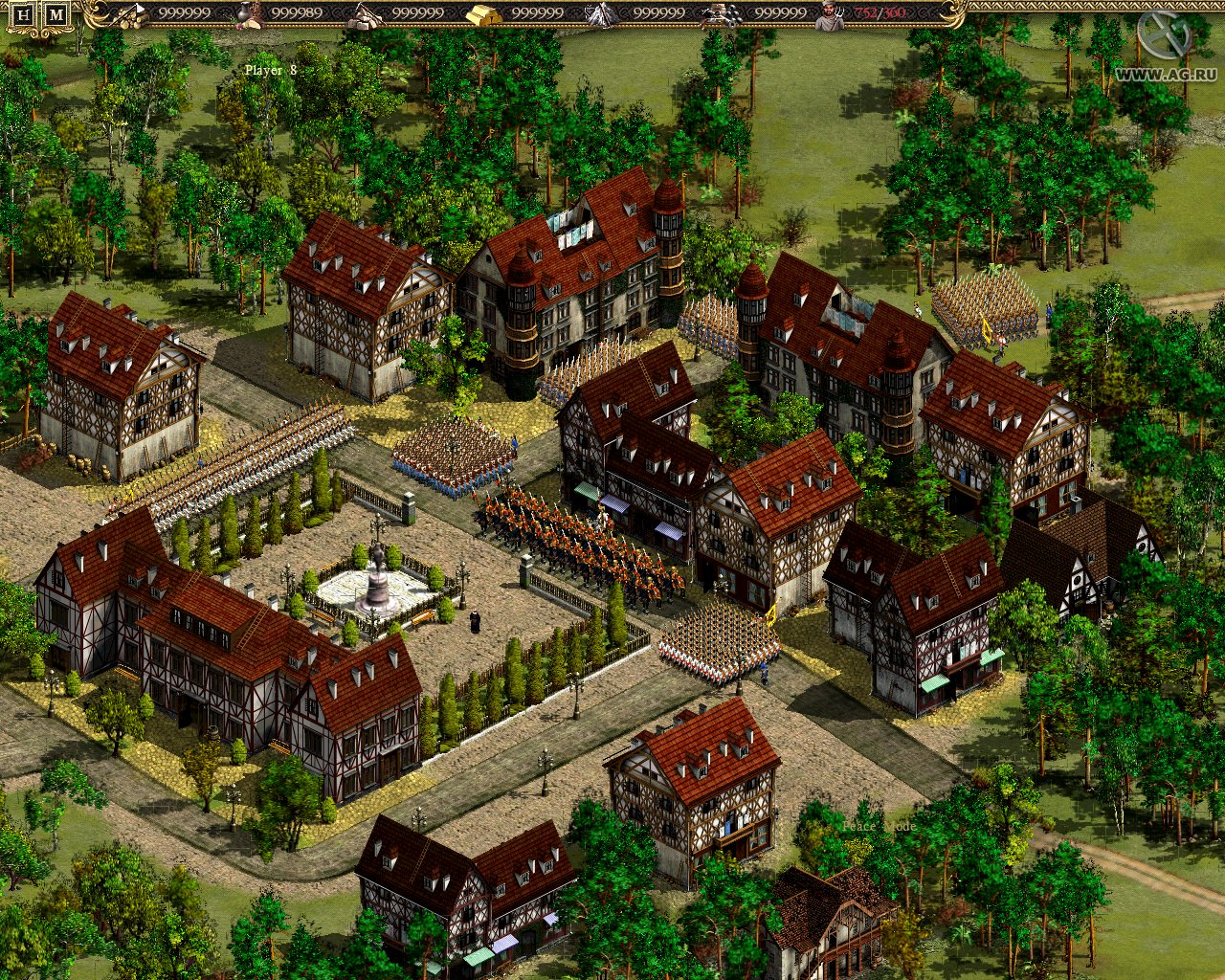Screen dimensions: 1225x980
Task: Select the mounted dragoon column on the road
Action: point(574,536)
